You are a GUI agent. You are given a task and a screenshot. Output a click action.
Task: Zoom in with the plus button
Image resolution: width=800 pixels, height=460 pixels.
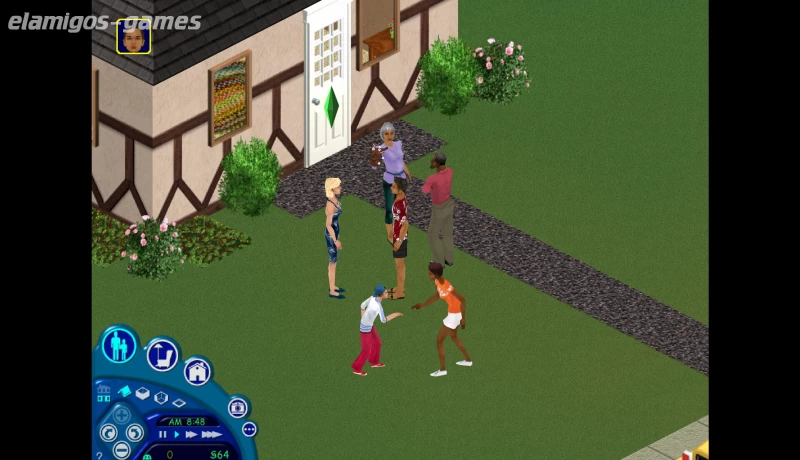click(121, 414)
